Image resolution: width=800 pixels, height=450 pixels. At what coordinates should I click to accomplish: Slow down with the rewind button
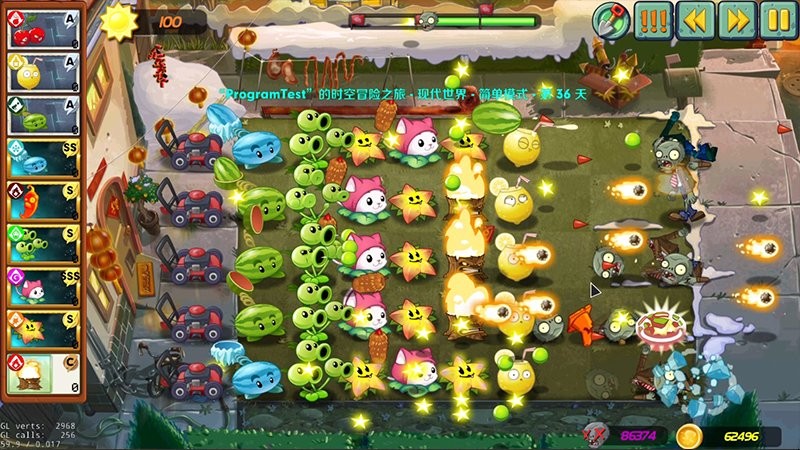(695, 19)
